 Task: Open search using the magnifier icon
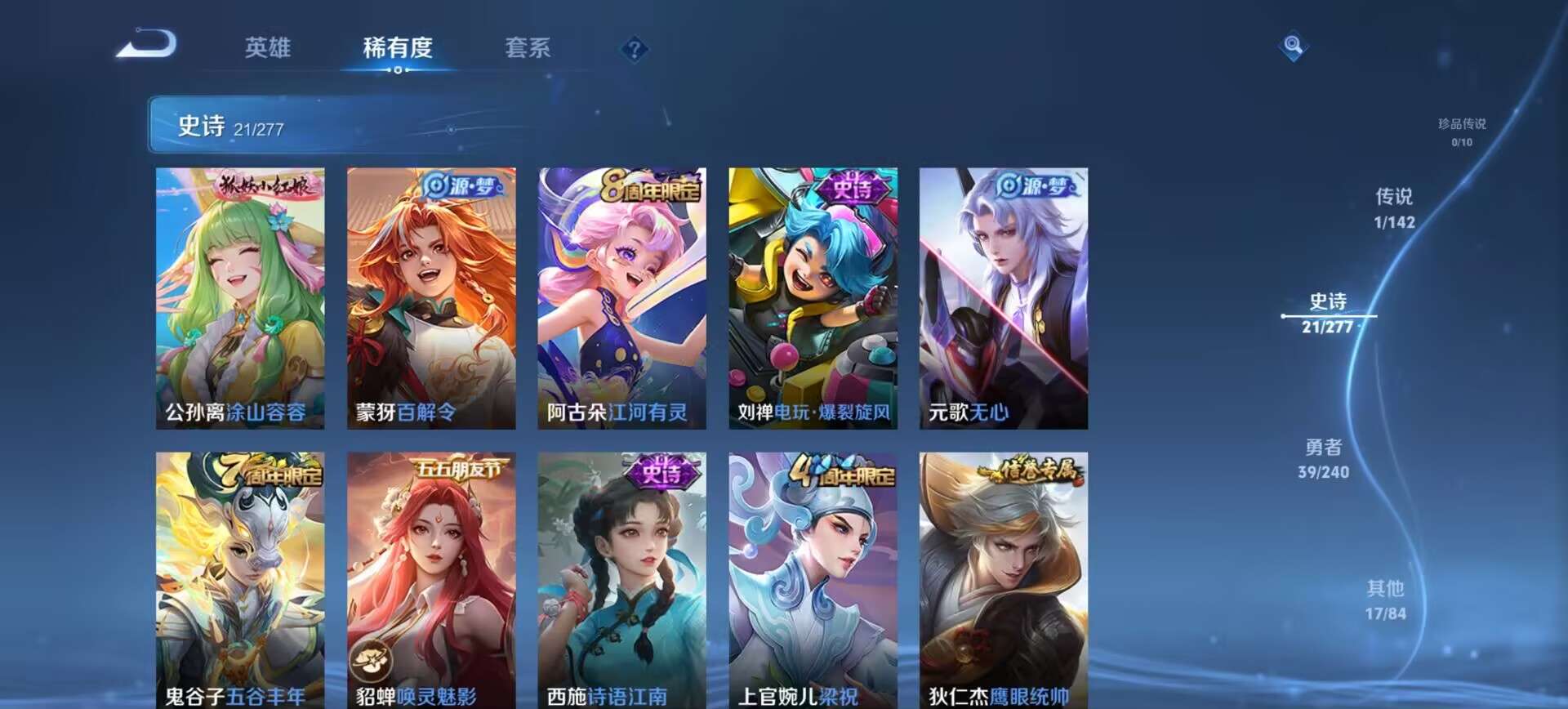1292,47
